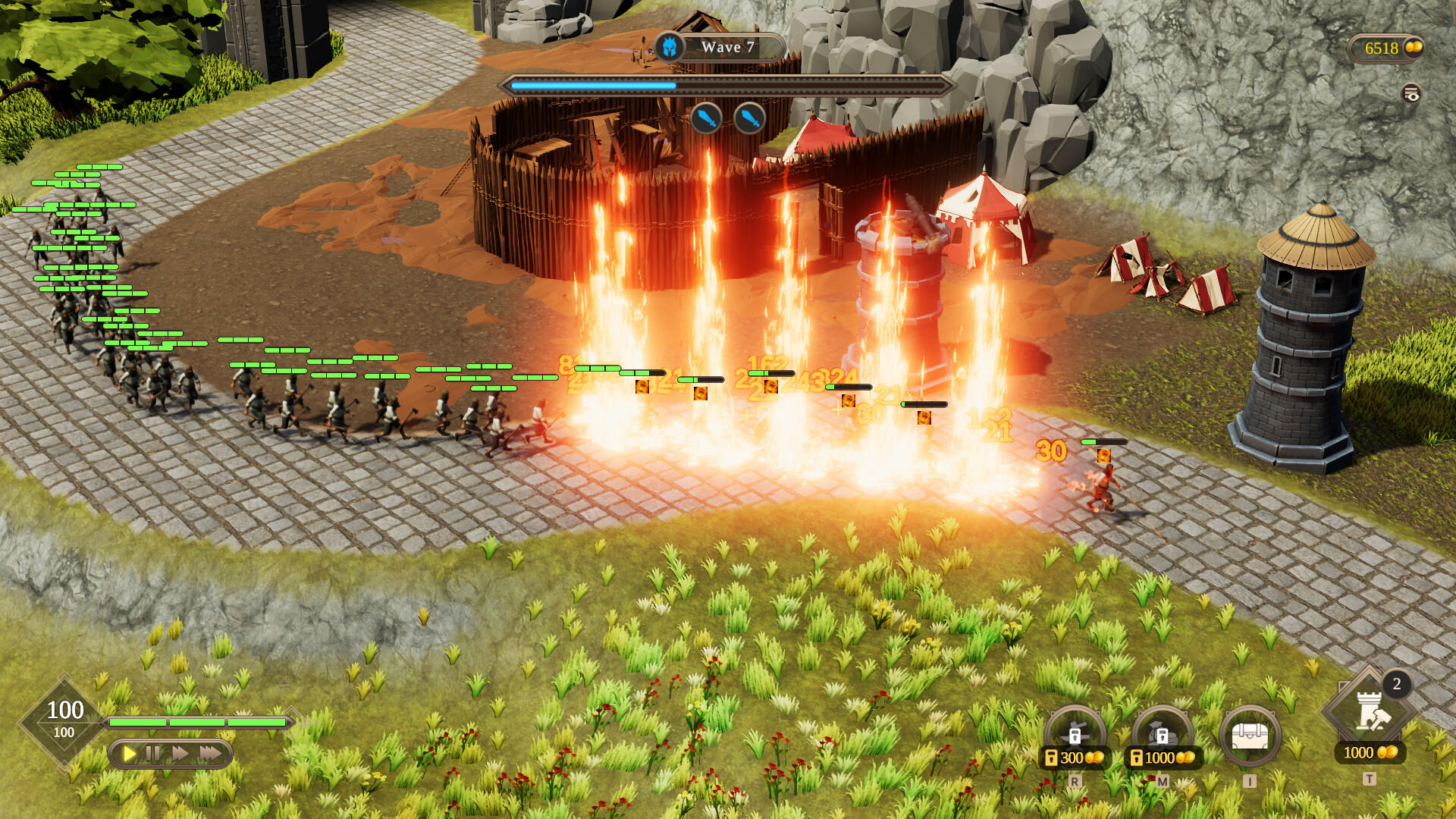Toggle the eye visibility icon
This screenshot has height=819, width=1456.
(1410, 94)
